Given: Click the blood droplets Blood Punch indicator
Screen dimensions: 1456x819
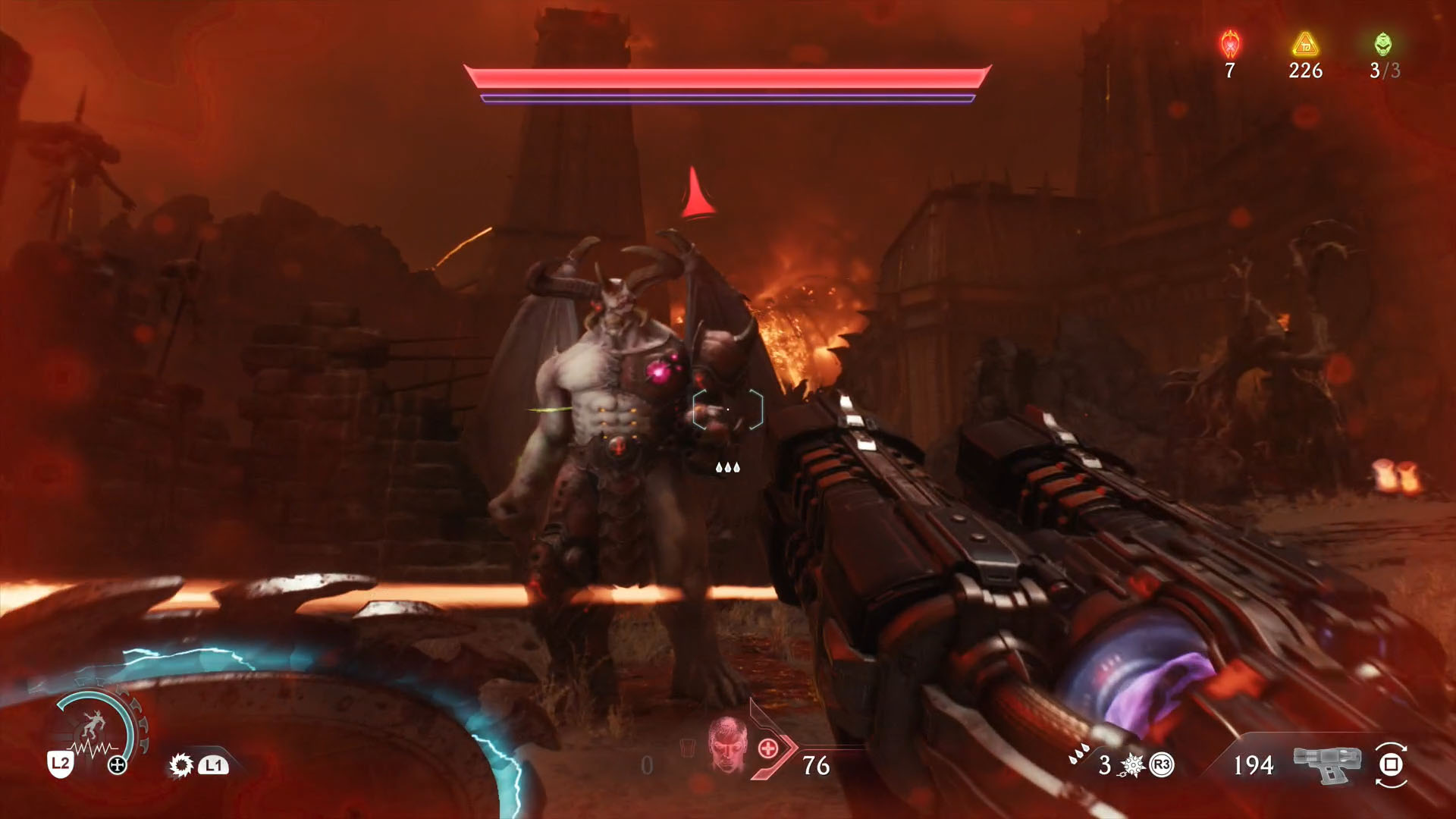Looking at the screenshot, I should [x=1078, y=756].
